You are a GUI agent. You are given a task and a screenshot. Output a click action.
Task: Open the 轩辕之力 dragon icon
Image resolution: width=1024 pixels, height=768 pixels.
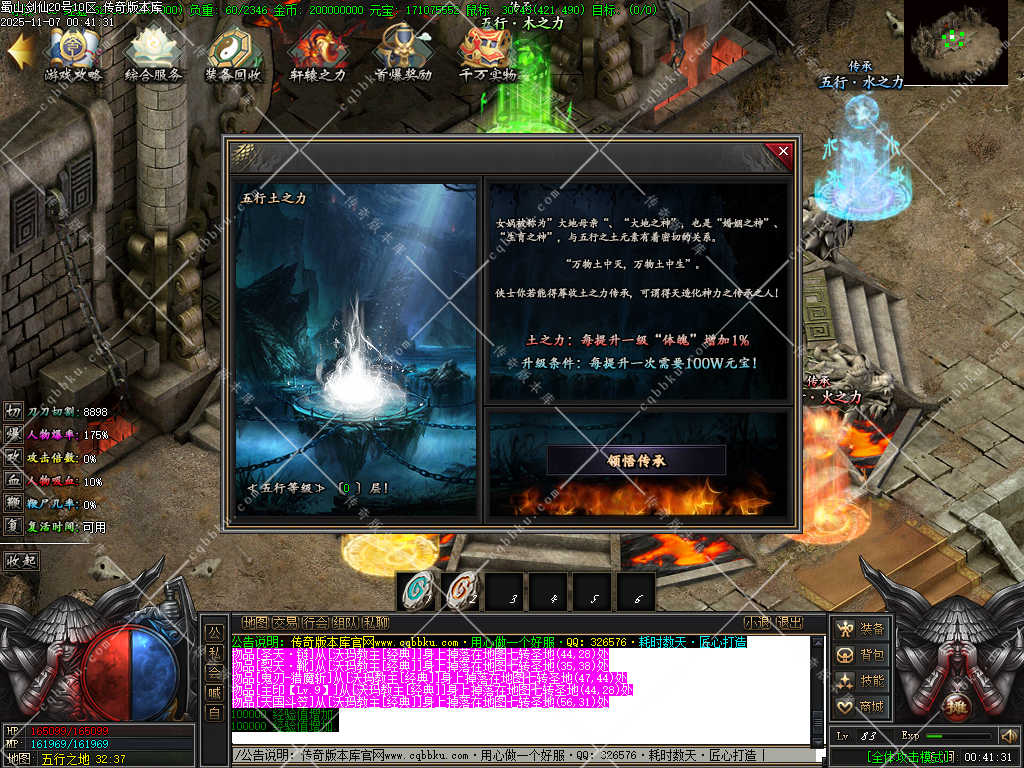[317, 55]
